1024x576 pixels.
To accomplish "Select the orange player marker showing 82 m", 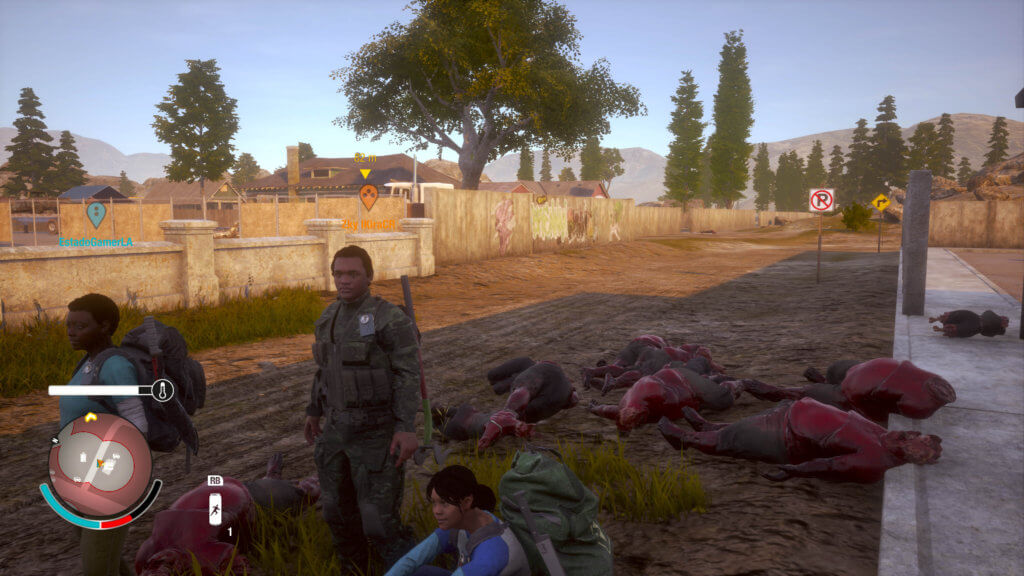I will tap(368, 196).
